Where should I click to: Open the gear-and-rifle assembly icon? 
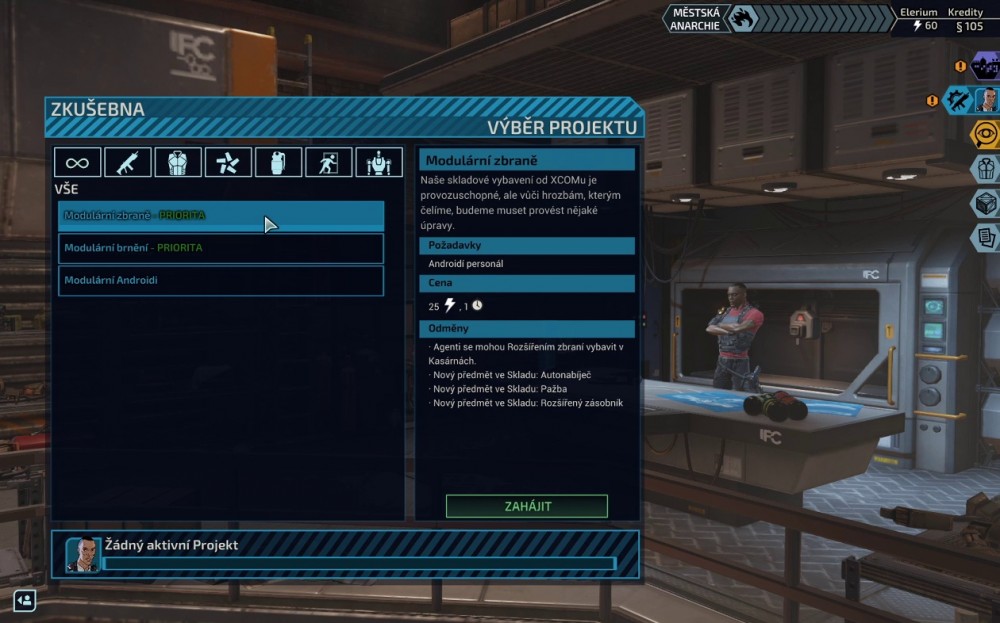point(960,100)
